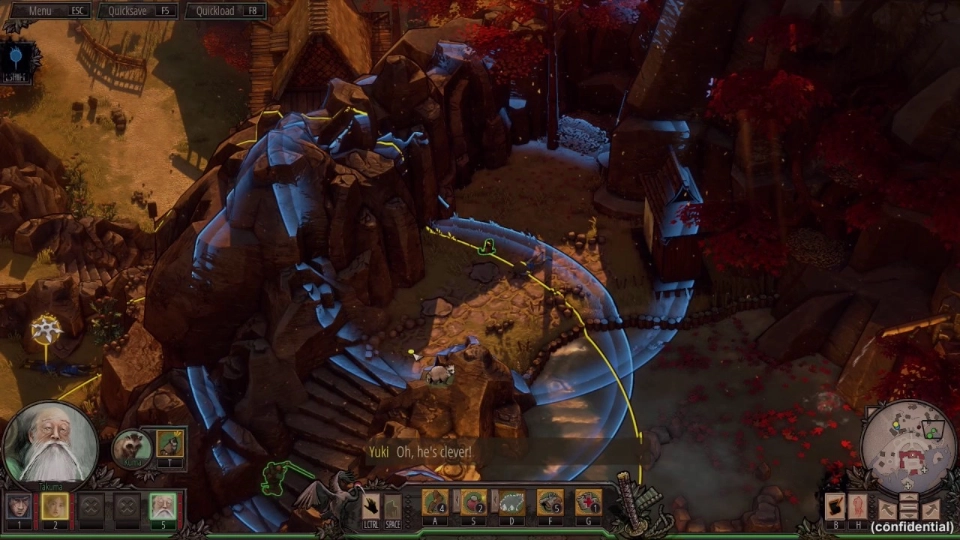Open the Menu button
Image resolution: width=960 pixels, height=540 pixels.
click(x=48, y=11)
